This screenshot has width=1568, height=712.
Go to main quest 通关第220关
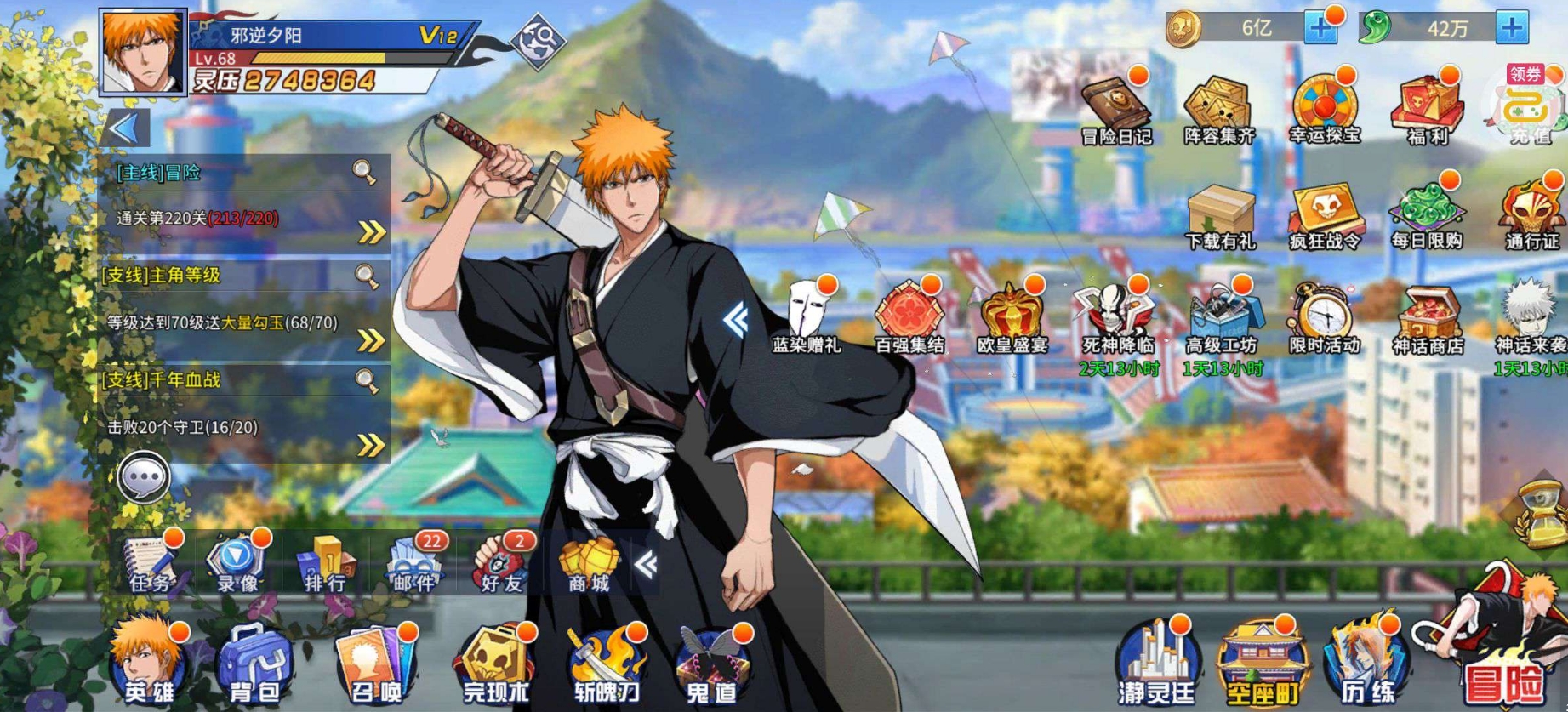tap(372, 231)
